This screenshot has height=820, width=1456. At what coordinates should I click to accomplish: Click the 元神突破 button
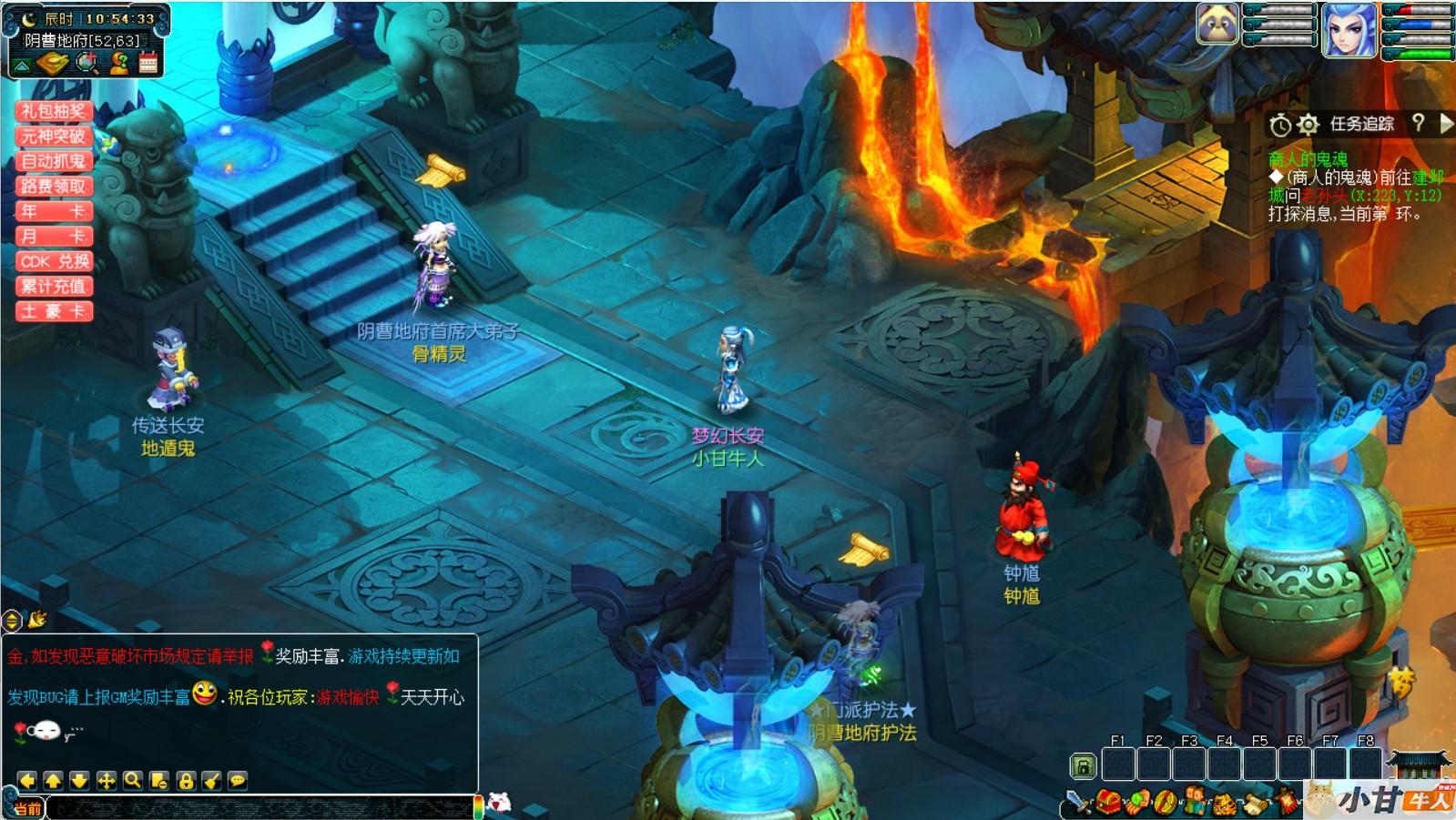pos(54,137)
